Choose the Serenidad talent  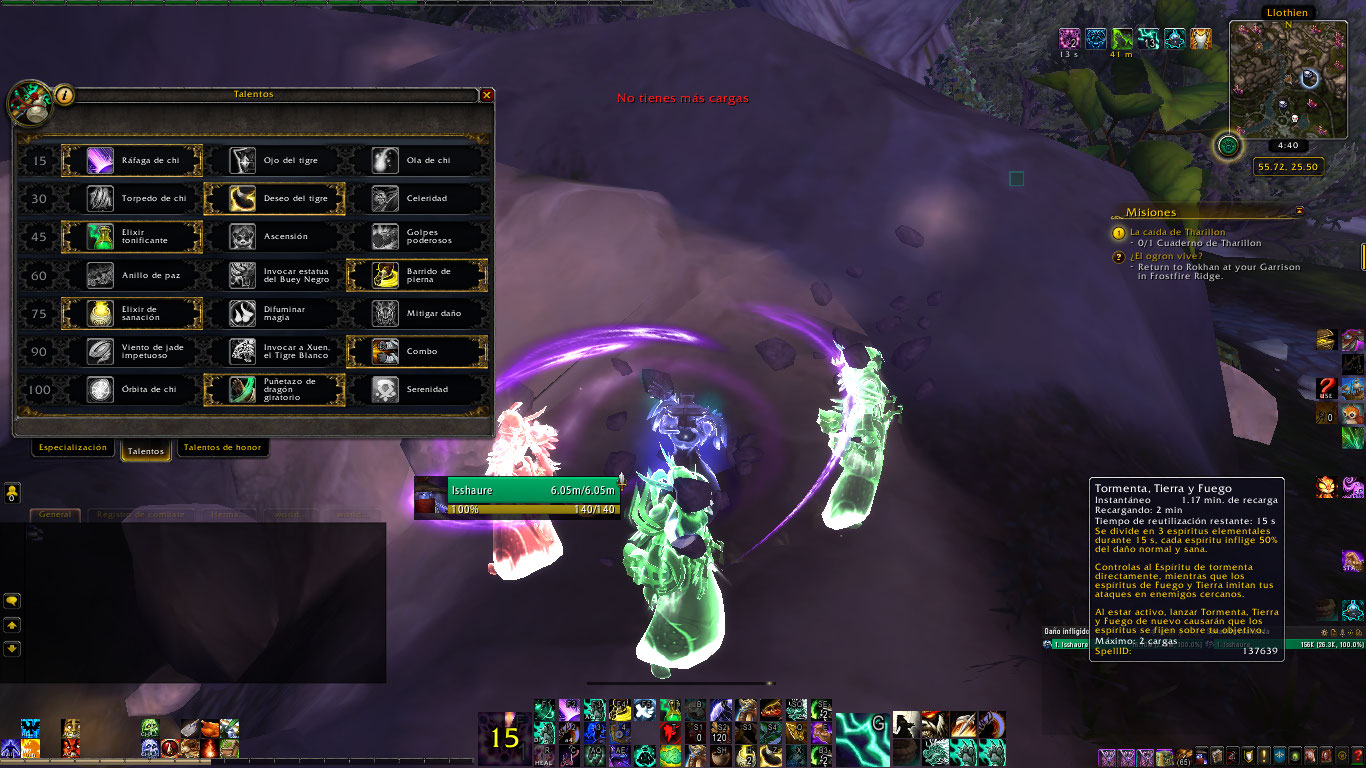(416, 389)
